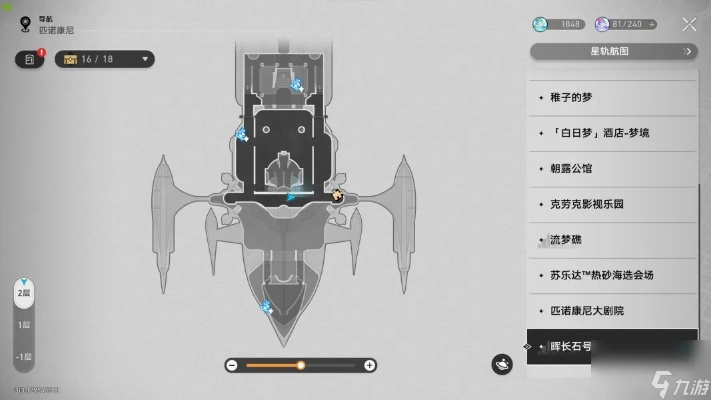The width and height of the screenshot is (711, 400).
Task: Click the map zoom slider handle
Action: [300, 365]
